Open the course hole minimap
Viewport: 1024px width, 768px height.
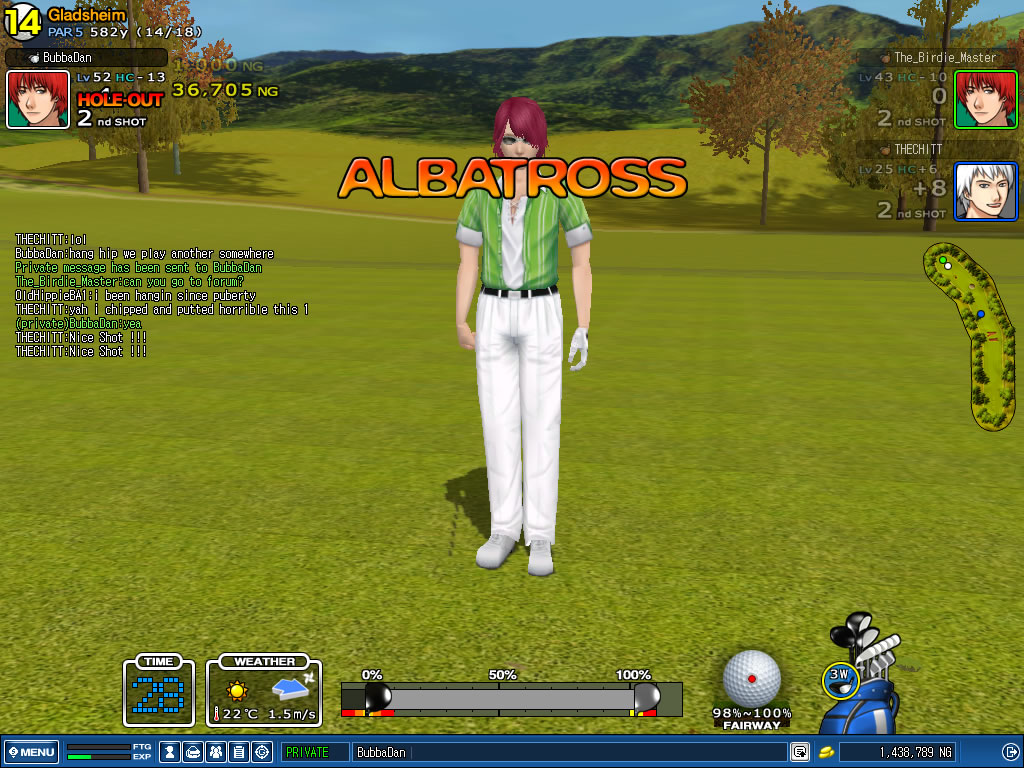pyautogui.click(x=968, y=335)
